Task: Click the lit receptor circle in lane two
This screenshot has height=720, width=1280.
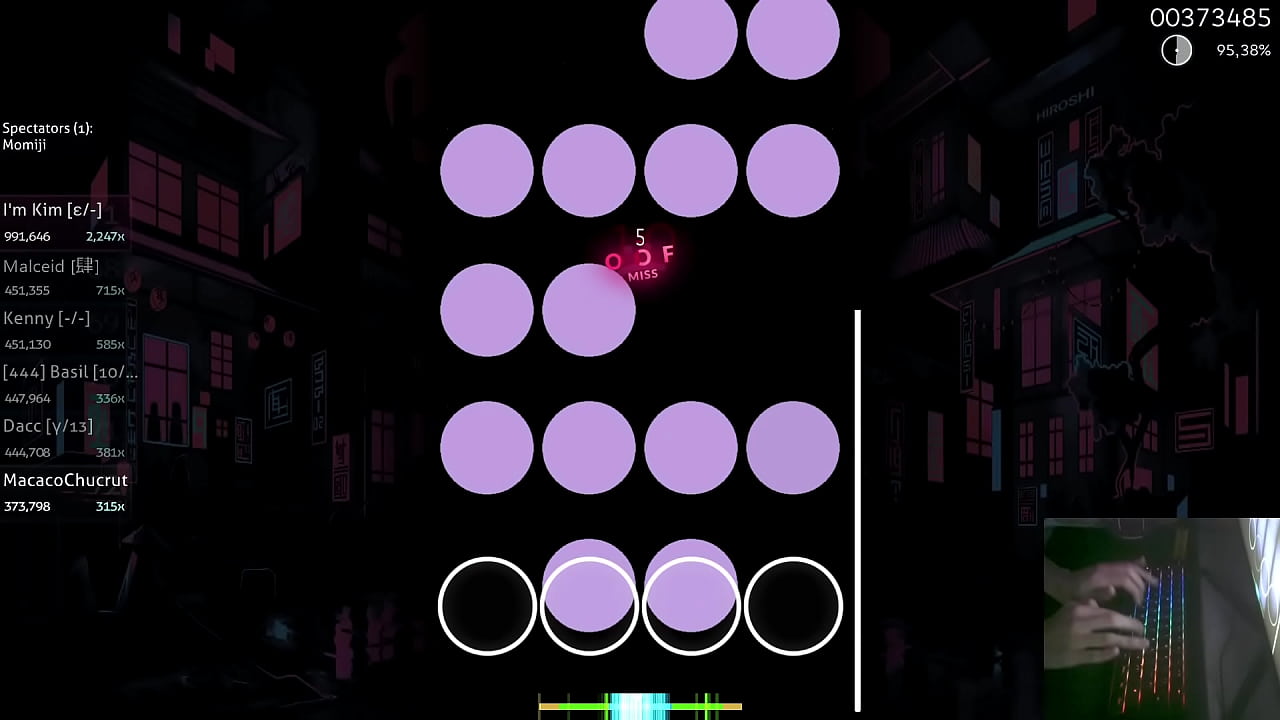Action: 589,605
